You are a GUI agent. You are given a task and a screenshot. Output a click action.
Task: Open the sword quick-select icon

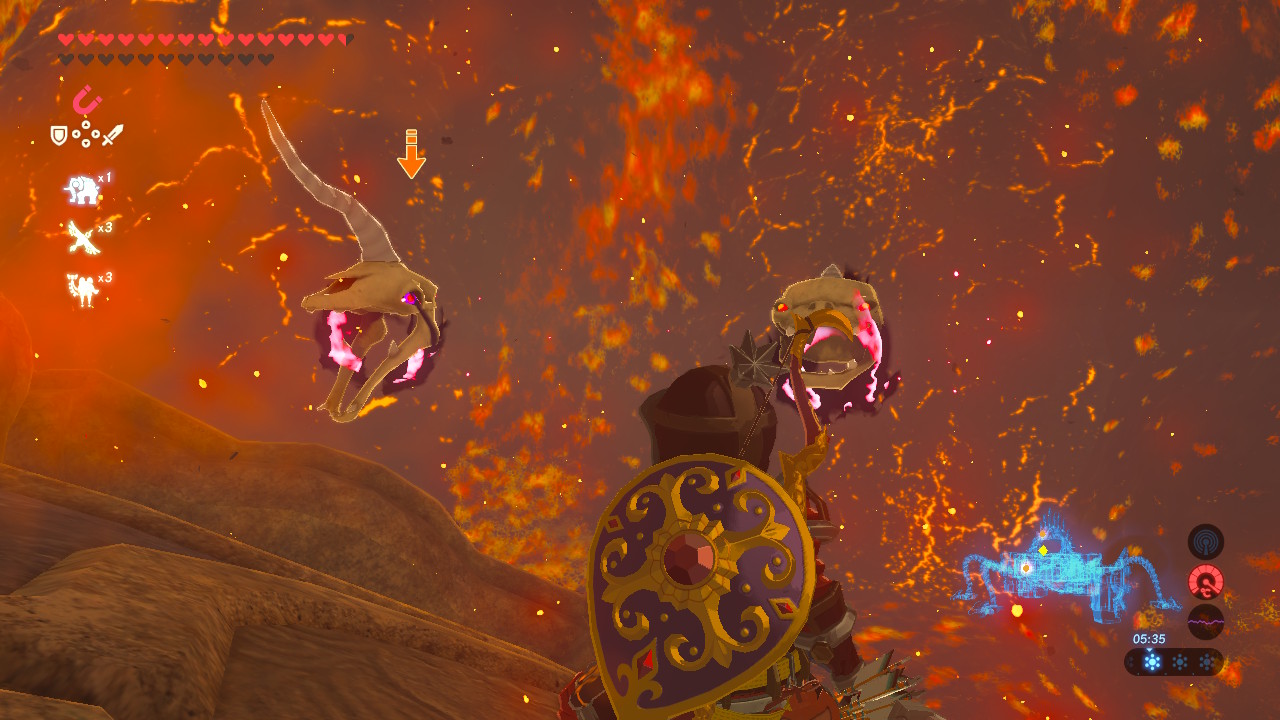tap(112, 134)
